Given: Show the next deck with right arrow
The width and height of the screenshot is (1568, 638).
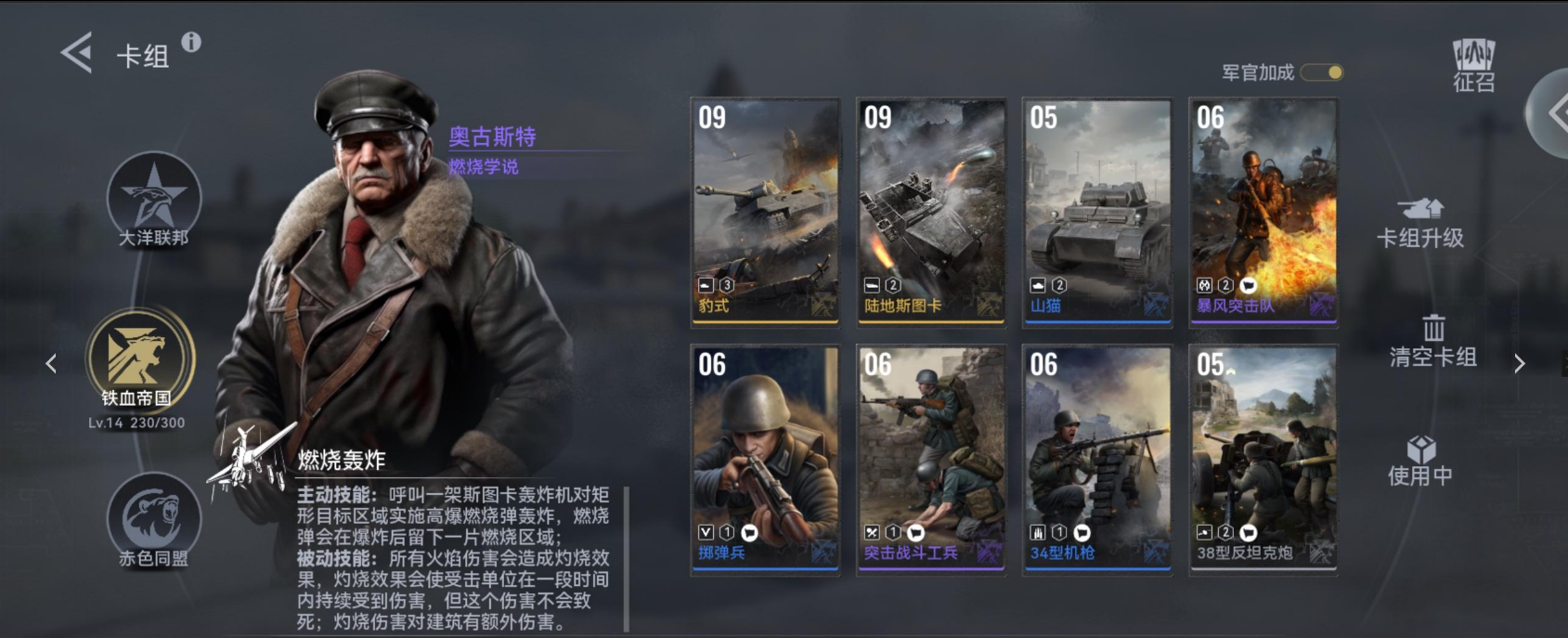Looking at the screenshot, I should (x=1519, y=363).
